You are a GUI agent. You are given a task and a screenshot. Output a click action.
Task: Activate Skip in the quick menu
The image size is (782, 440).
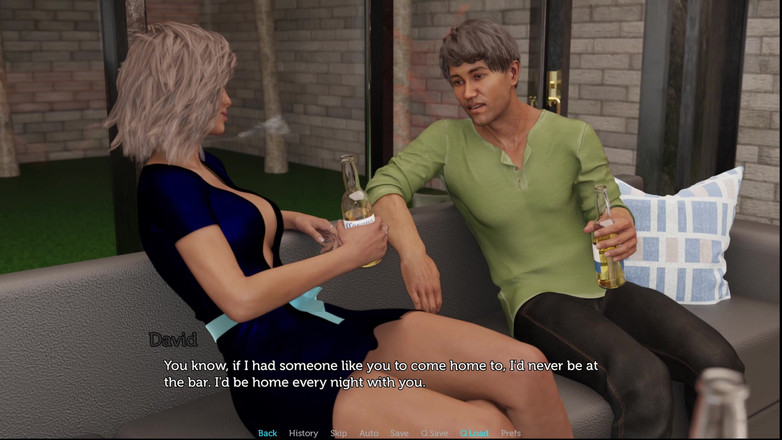click(x=339, y=433)
